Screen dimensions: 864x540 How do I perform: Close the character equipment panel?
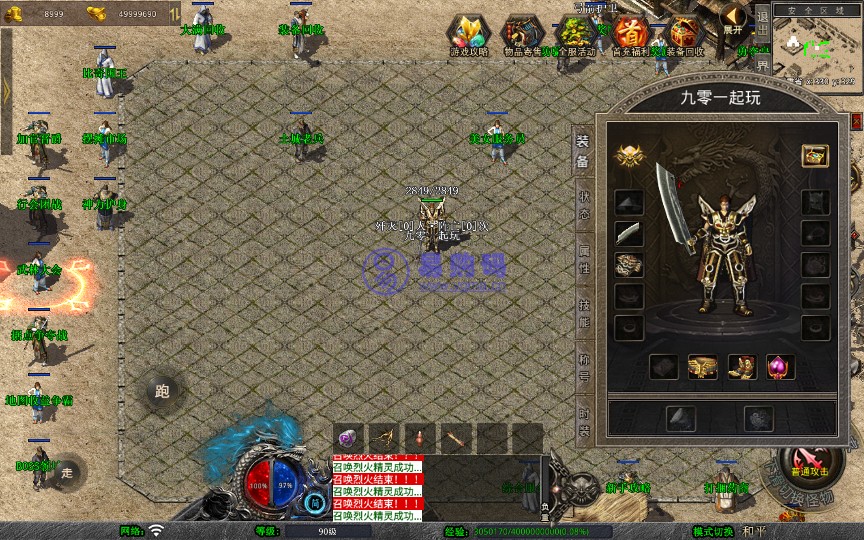pos(857,122)
